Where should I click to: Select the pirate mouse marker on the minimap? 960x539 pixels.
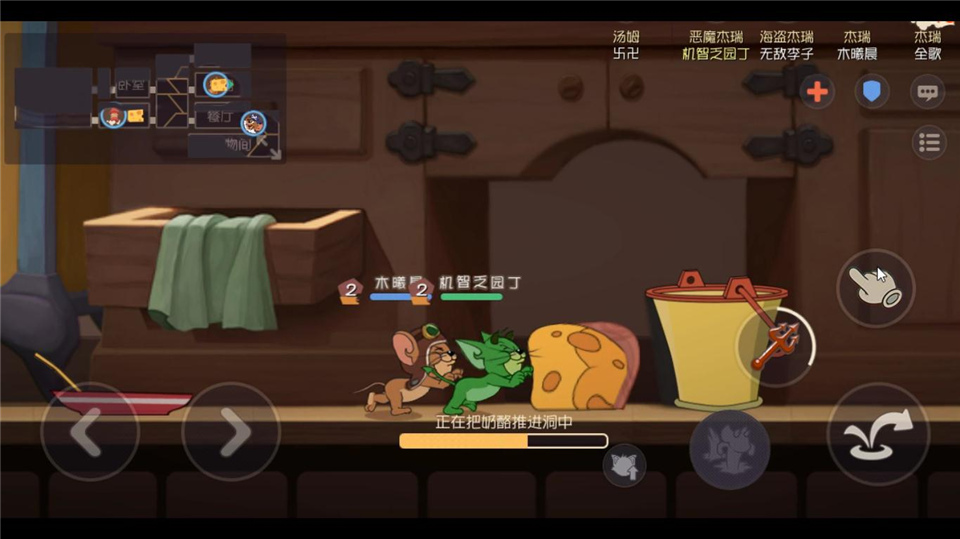(x=253, y=123)
